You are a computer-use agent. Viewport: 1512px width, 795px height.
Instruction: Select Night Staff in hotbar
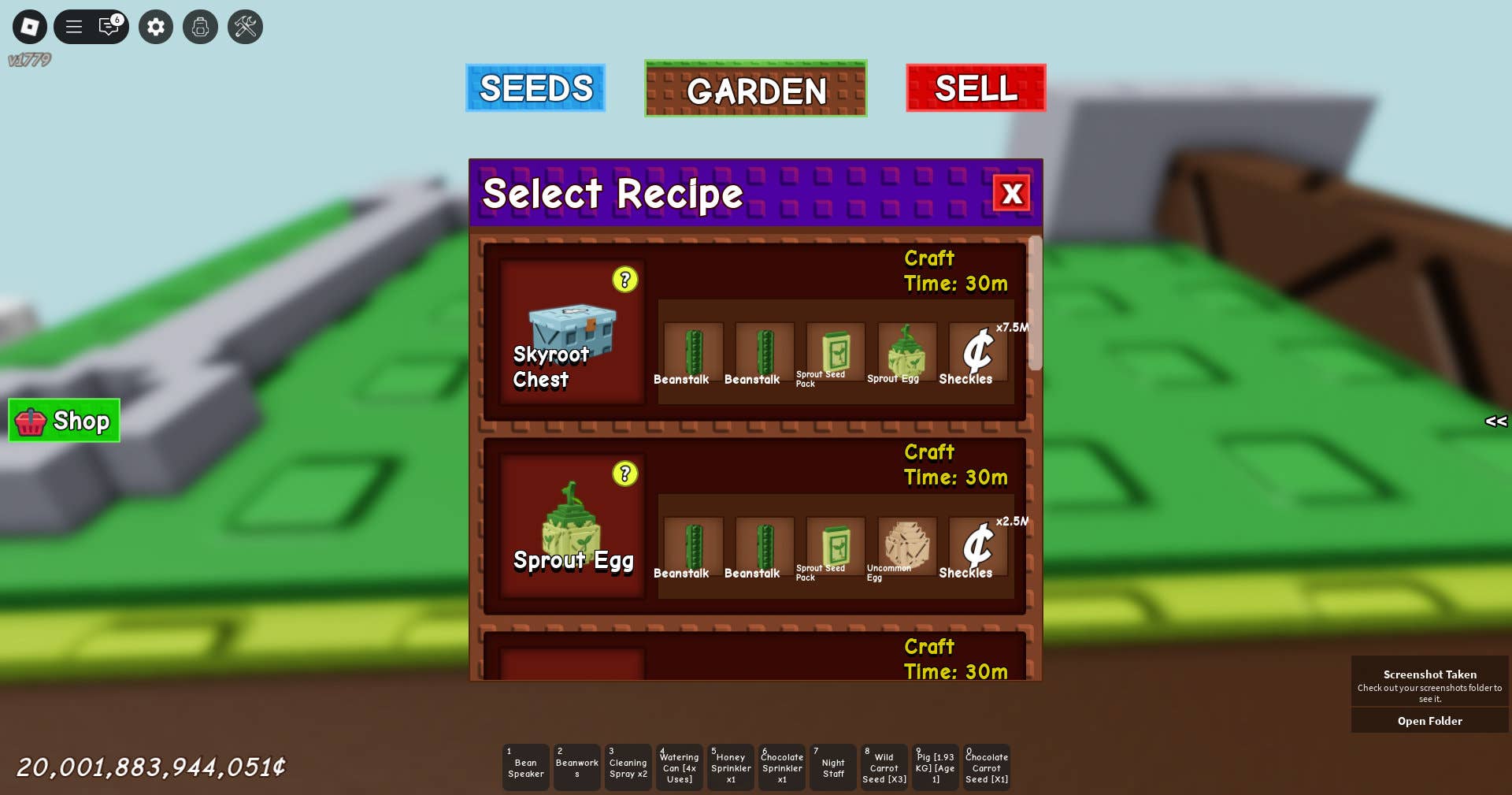(833, 767)
